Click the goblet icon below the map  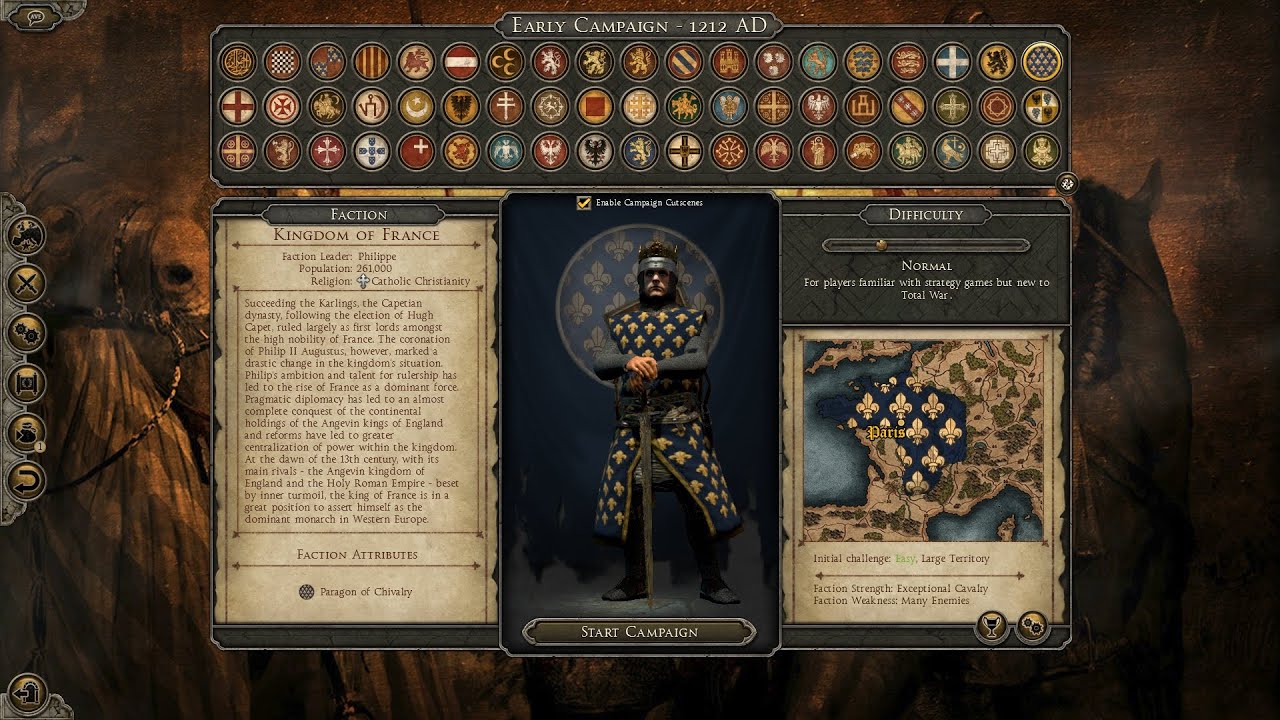pos(991,628)
